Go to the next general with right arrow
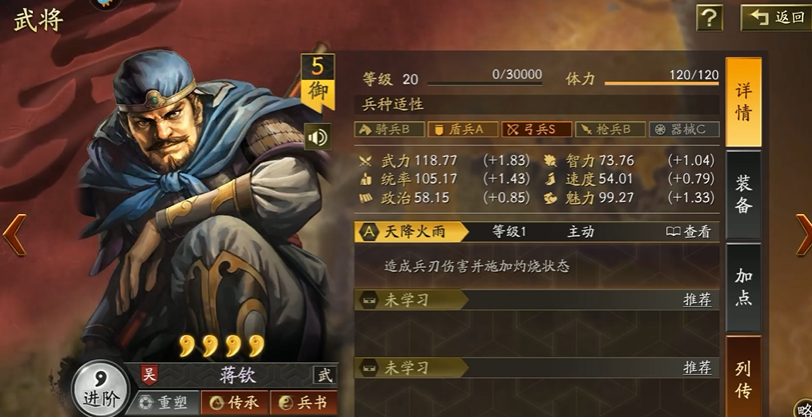Image resolution: width=812 pixels, height=417 pixels. tap(801, 234)
